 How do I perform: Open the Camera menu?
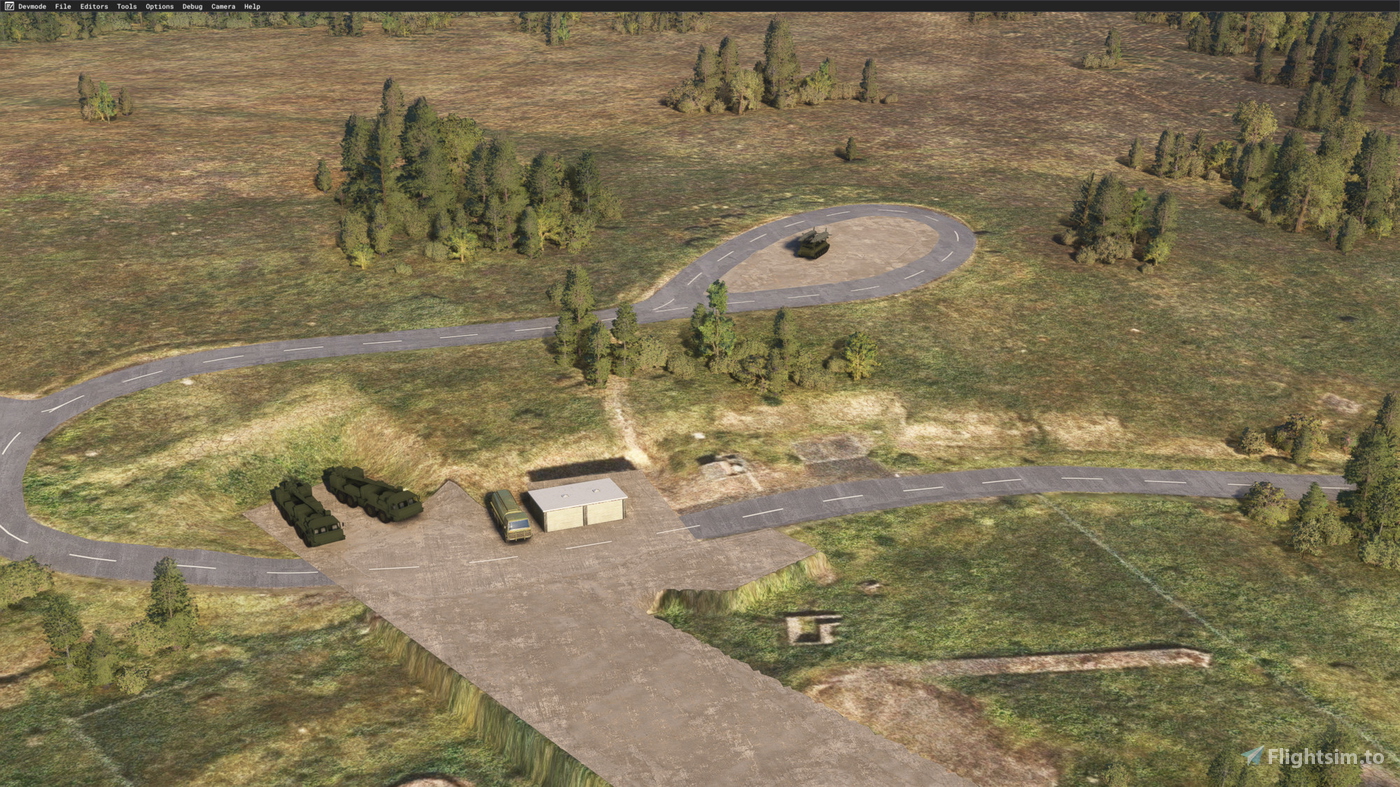pos(221,5)
